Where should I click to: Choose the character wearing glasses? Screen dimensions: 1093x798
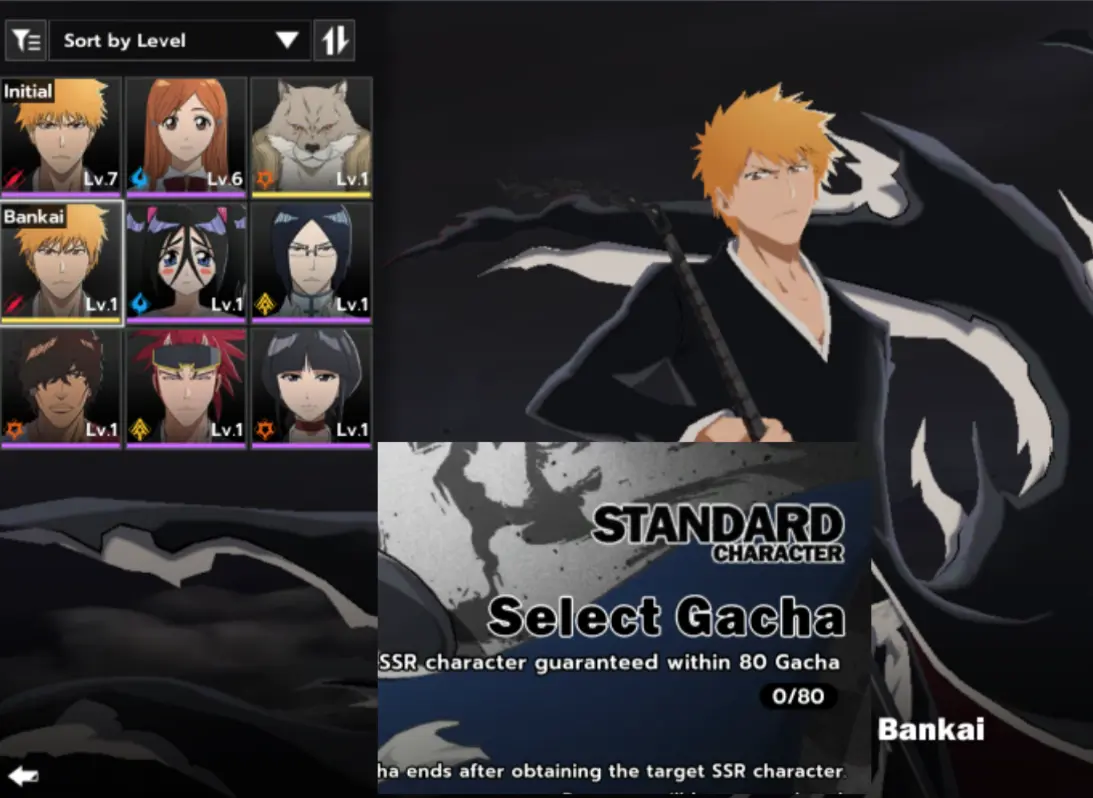coord(311,262)
